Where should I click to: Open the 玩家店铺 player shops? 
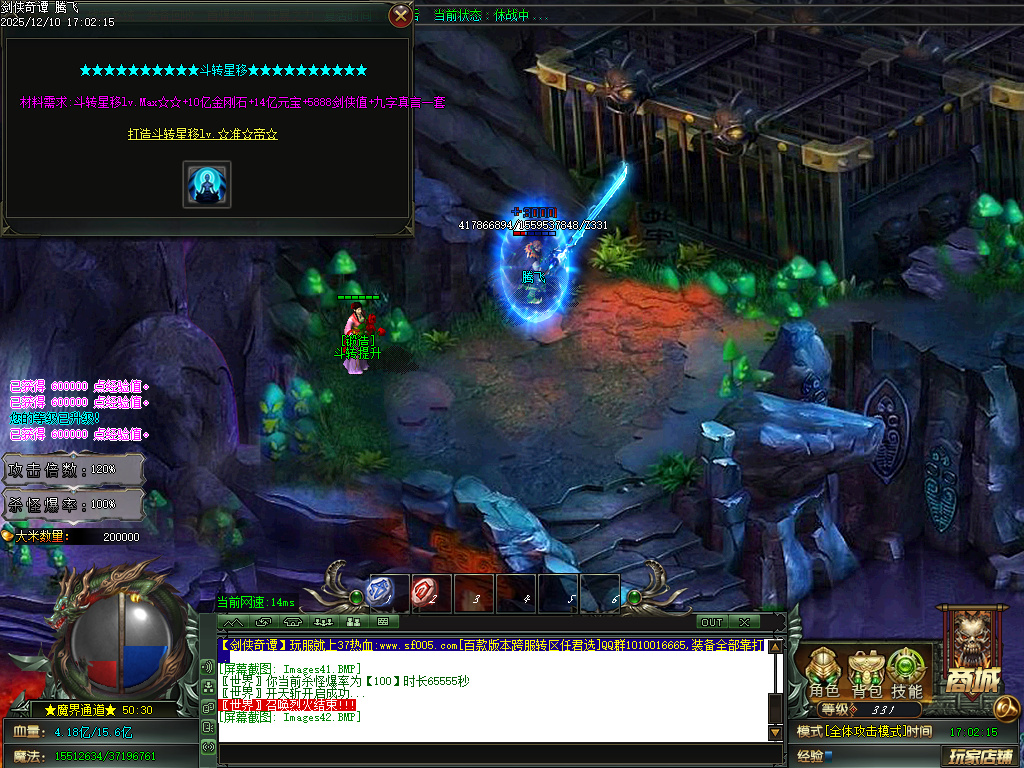pyautogui.click(x=981, y=755)
